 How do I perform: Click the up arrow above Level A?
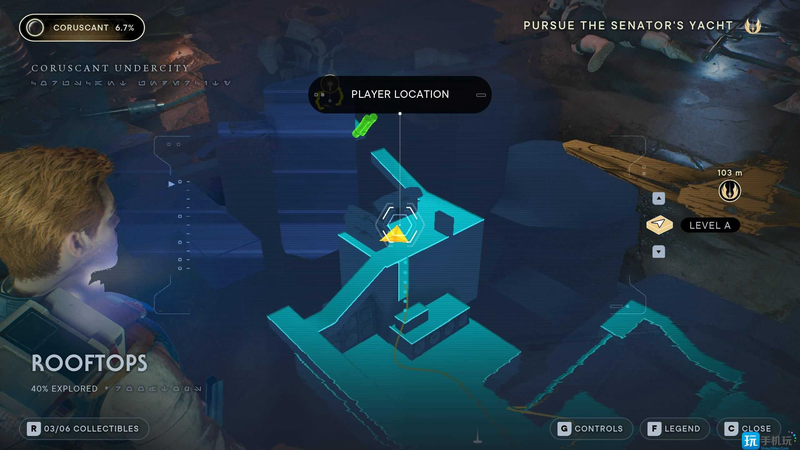tap(658, 198)
